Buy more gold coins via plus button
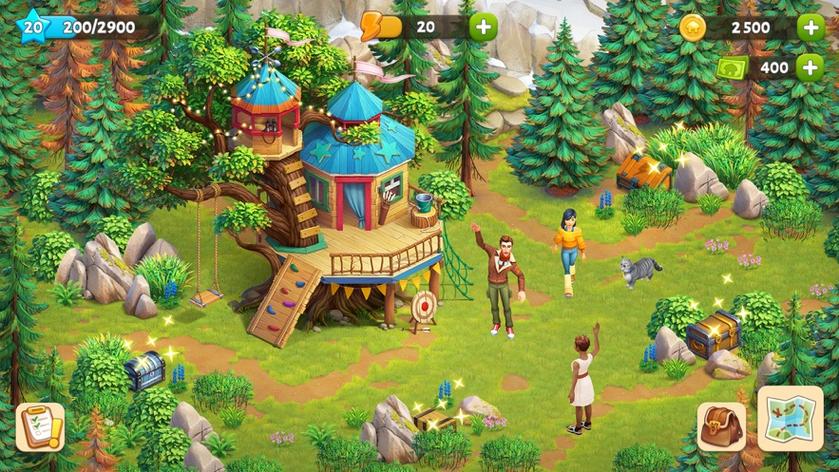Image resolution: width=839 pixels, height=472 pixels. point(811,27)
